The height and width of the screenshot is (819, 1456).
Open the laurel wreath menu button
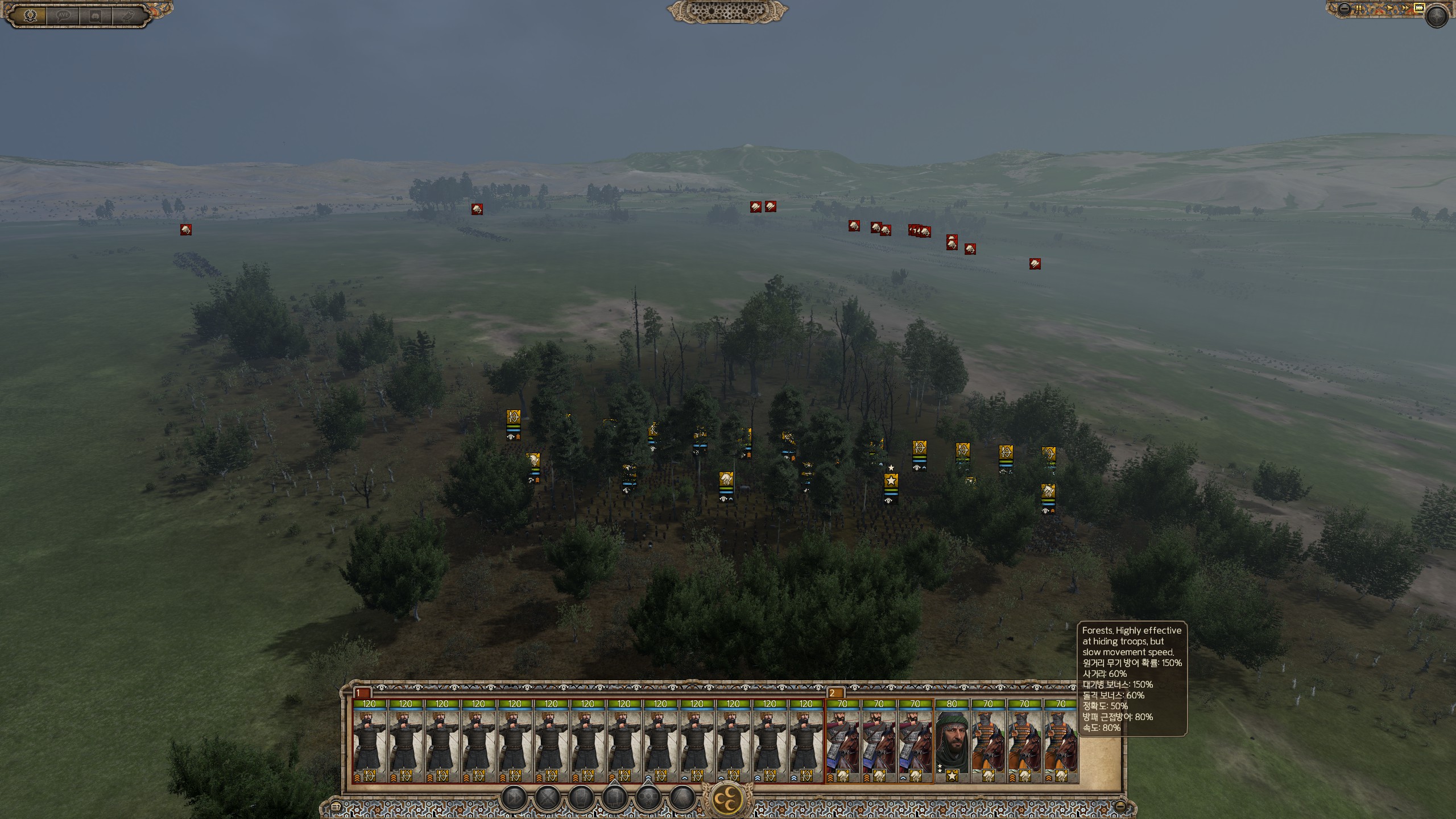pyautogui.click(x=30, y=15)
